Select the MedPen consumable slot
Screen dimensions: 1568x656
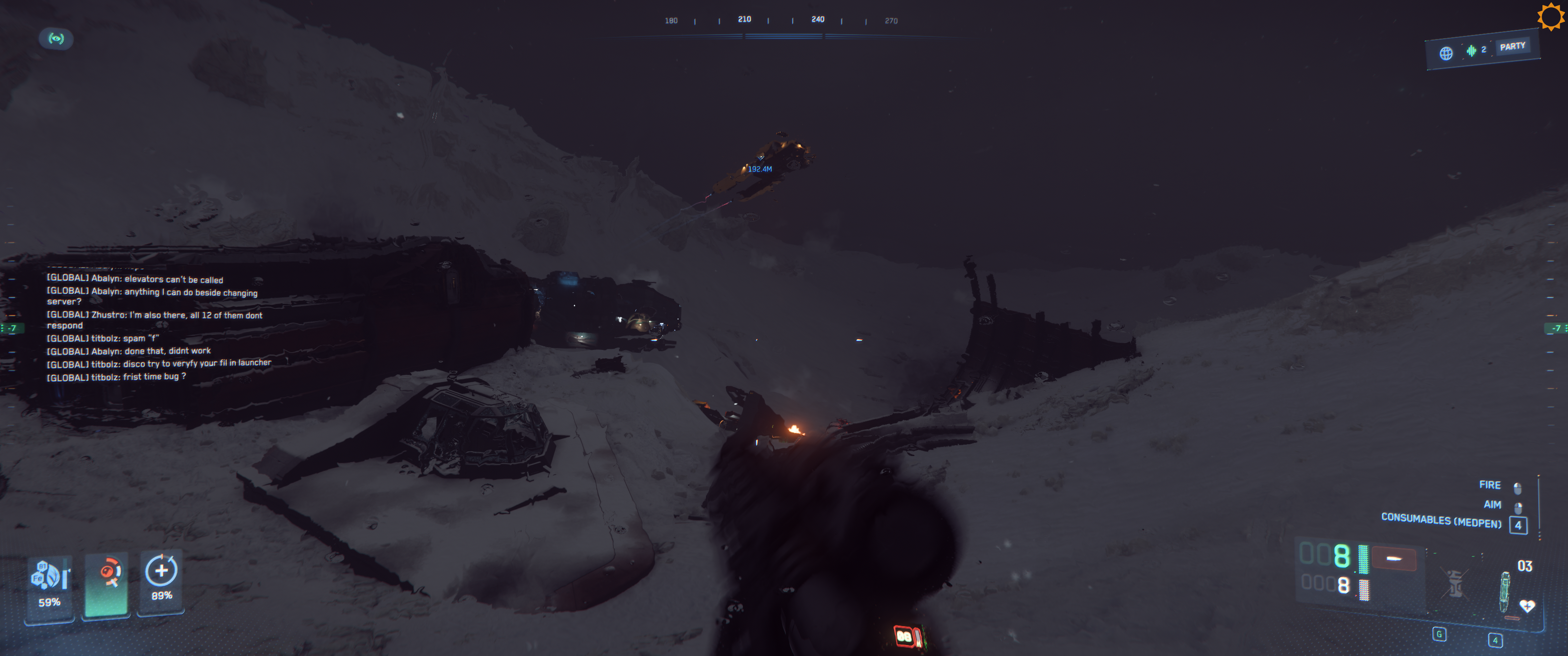1505,591
